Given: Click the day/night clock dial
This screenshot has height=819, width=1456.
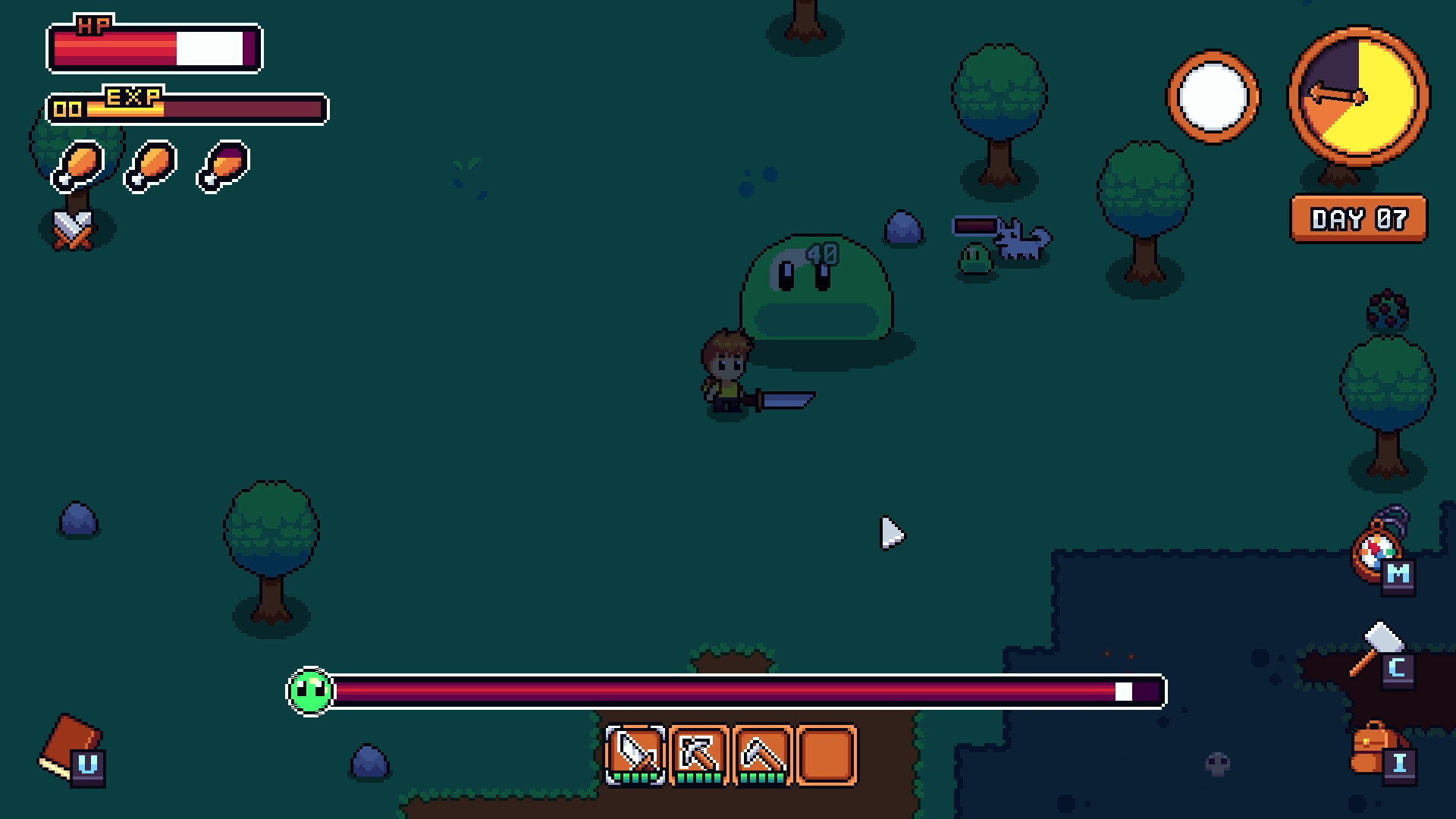Looking at the screenshot, I should point(1360,97).
